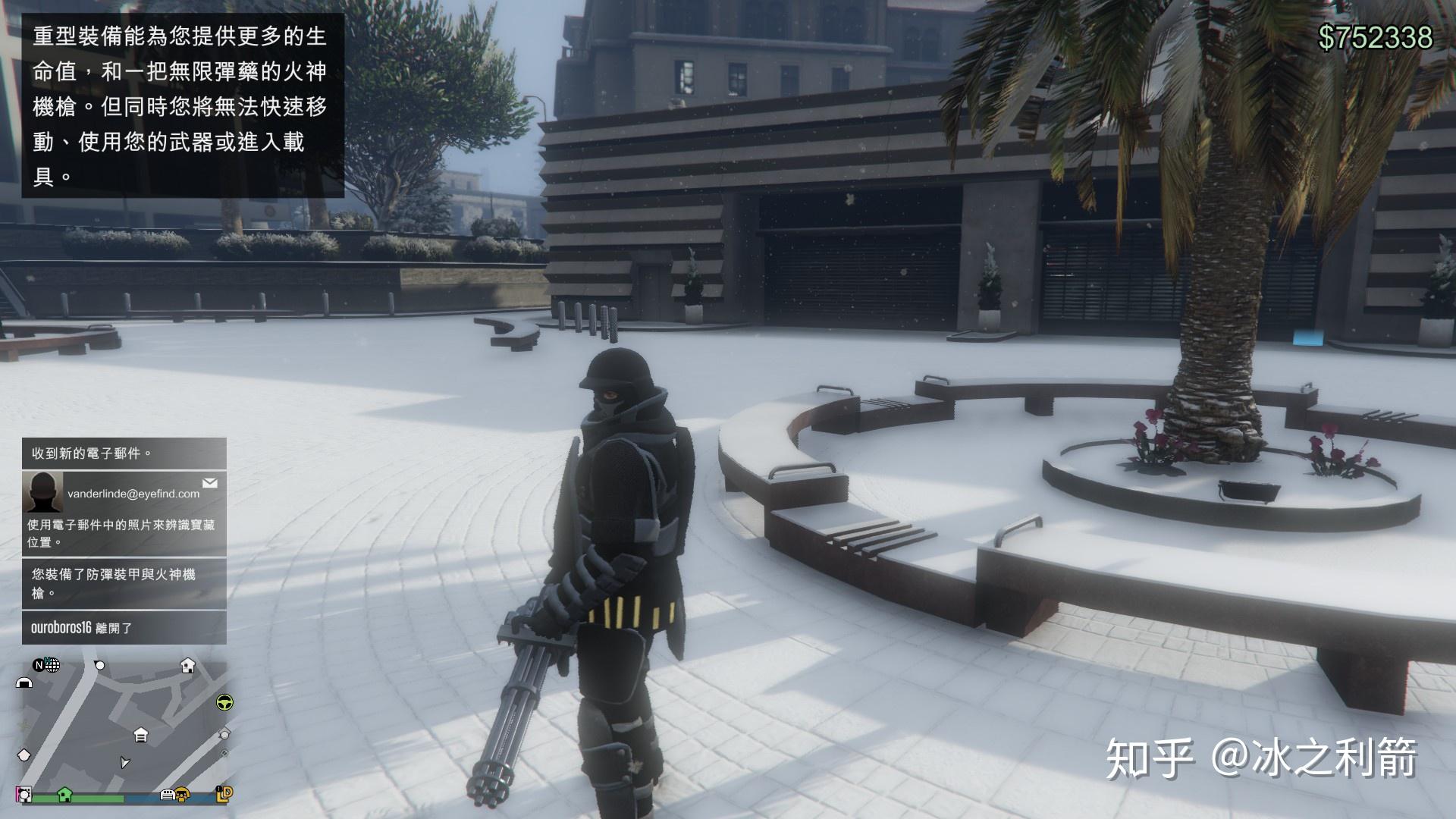Select the white garage marker at minimap center
Image resolution: width=1456 pixels, height=819 pixels.
coord(141,734)
